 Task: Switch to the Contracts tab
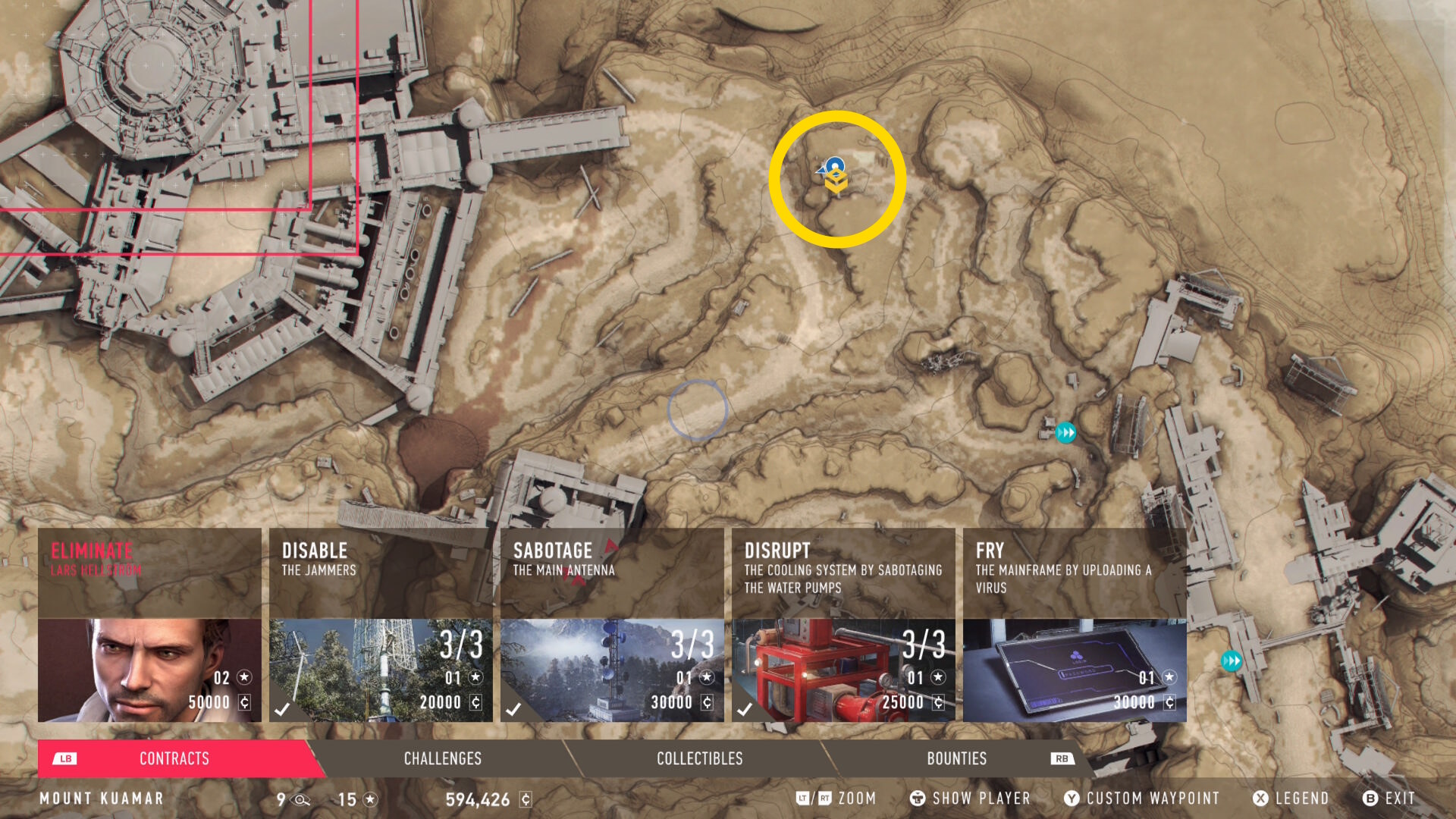click(174, 758)
